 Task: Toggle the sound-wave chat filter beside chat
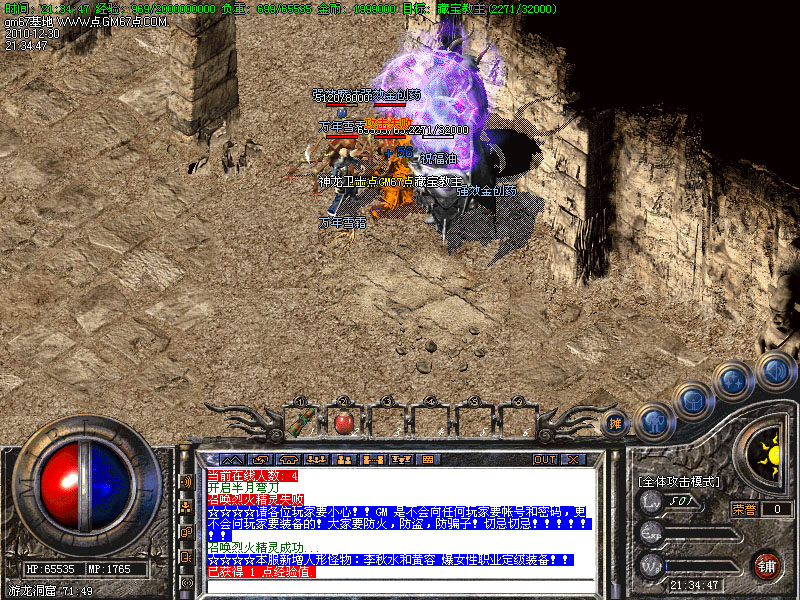tap(187, 481)
